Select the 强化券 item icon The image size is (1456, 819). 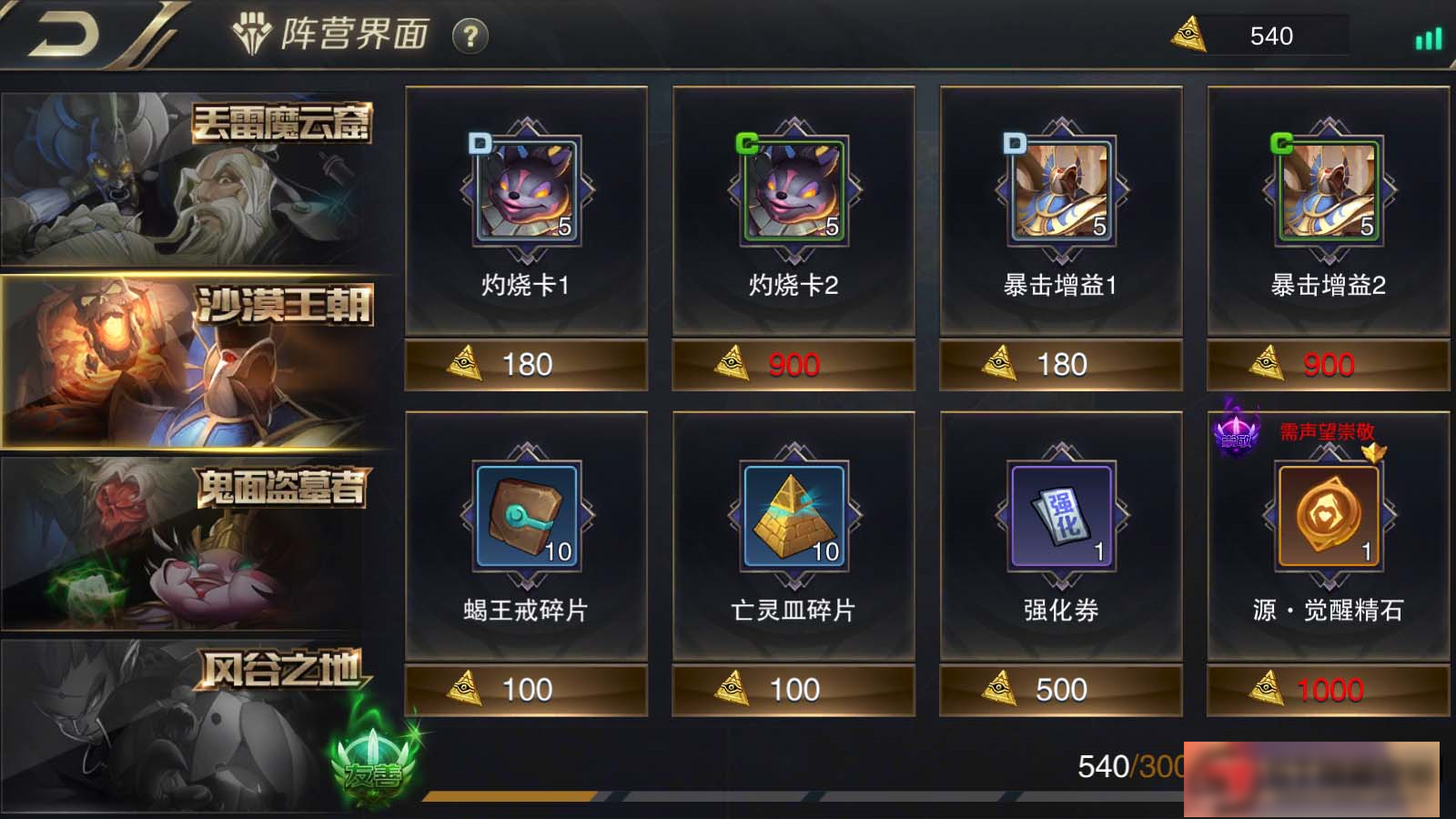tap(1058, 514)
